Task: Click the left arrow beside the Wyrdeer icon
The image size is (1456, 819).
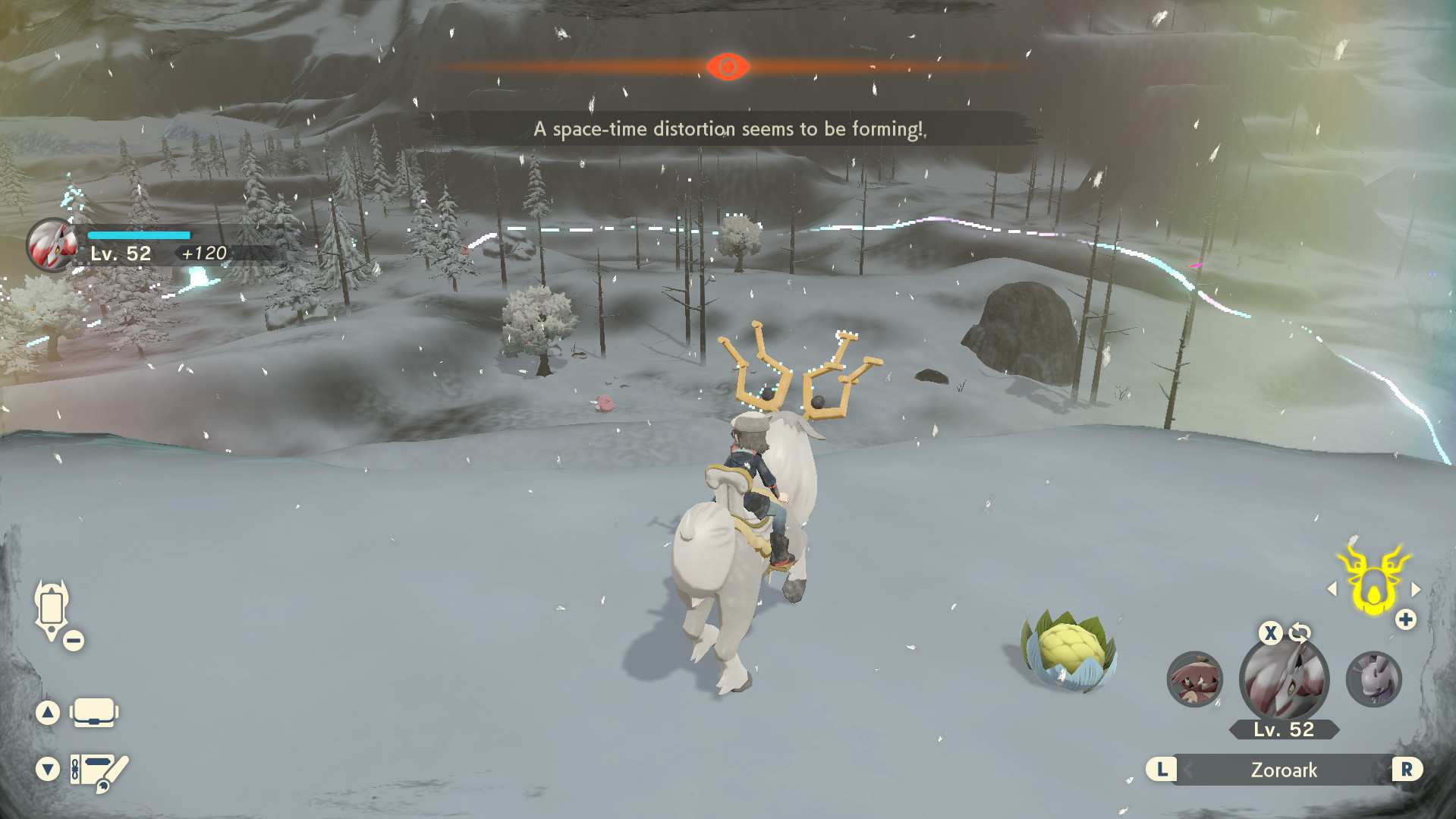Action: (x=1332, y=589)
